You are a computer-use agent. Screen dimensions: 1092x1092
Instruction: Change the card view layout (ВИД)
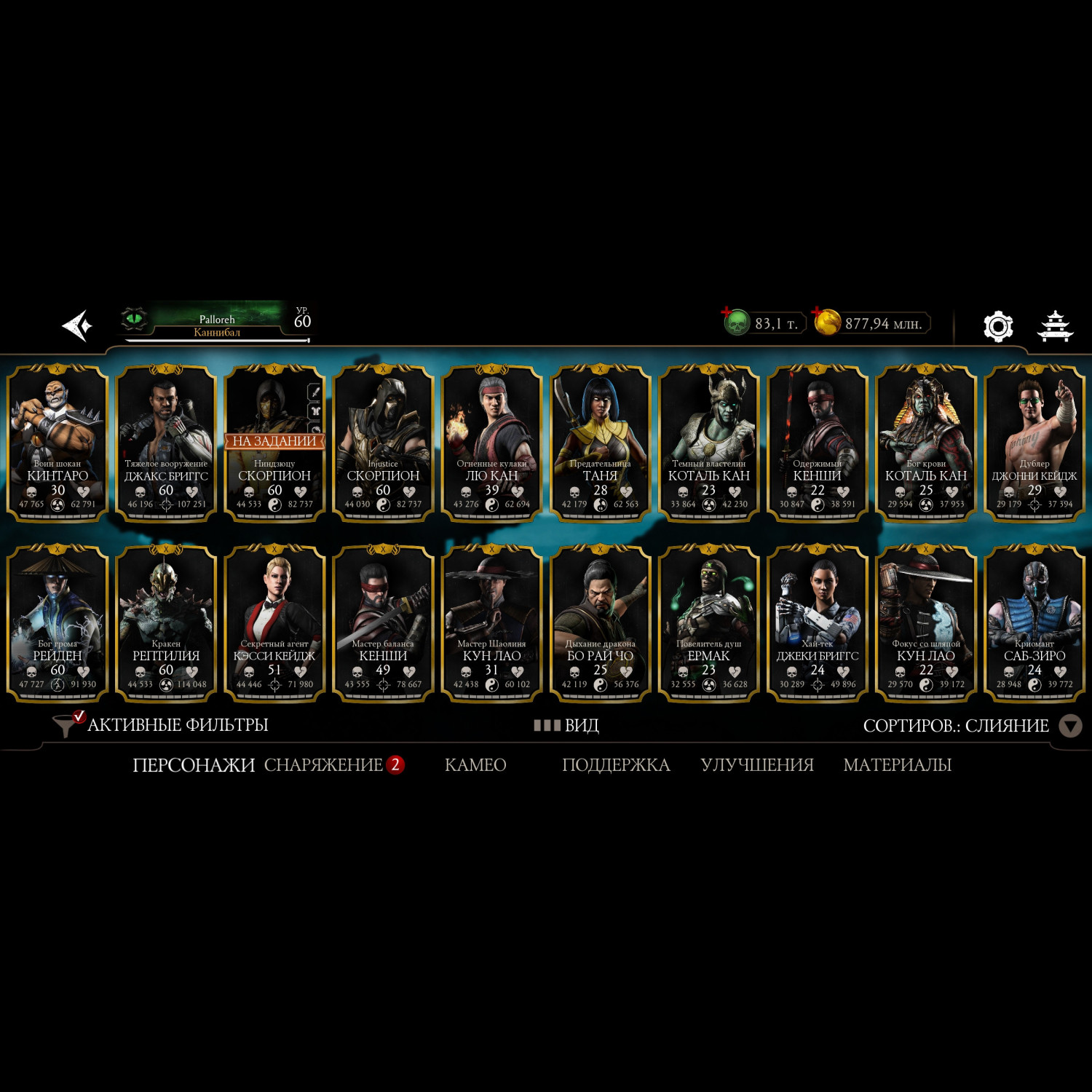click(566, 725)
